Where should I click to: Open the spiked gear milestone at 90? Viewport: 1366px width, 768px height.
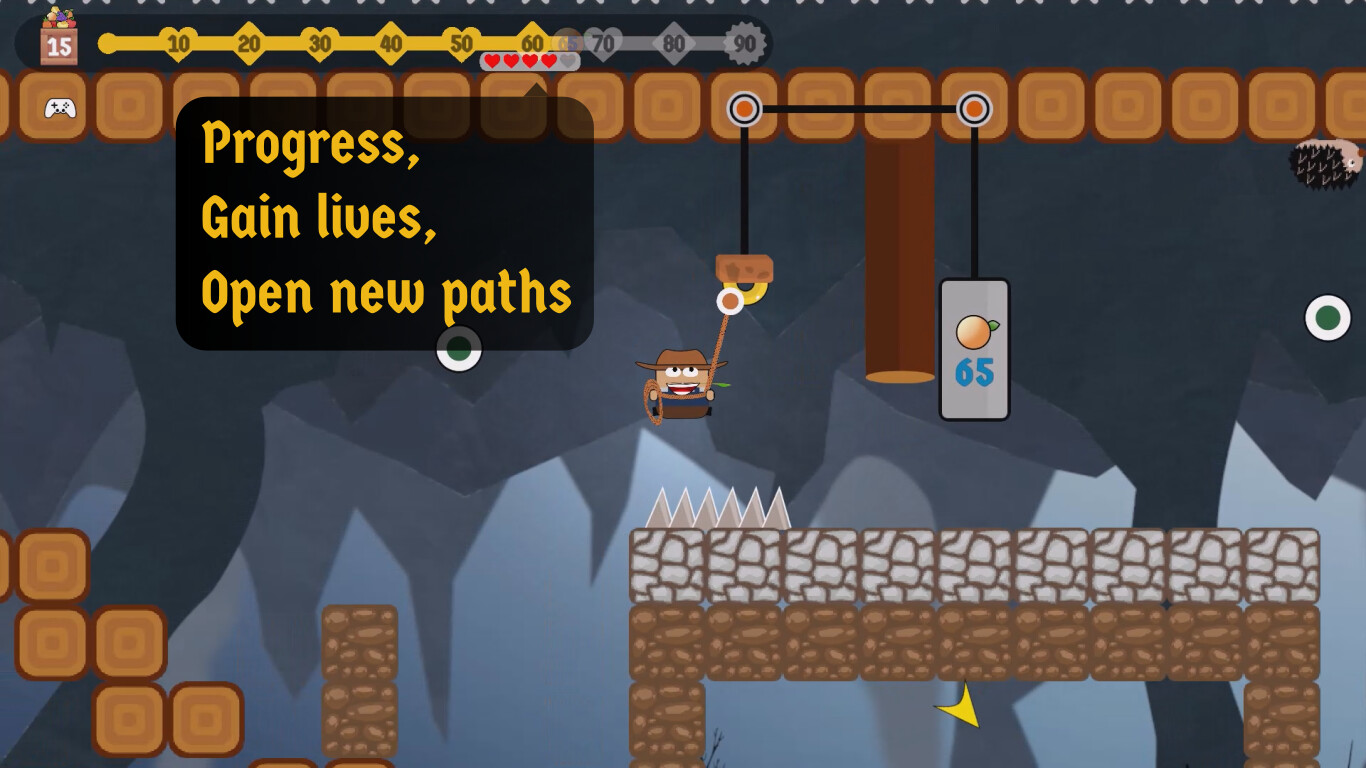coord(742,43)
